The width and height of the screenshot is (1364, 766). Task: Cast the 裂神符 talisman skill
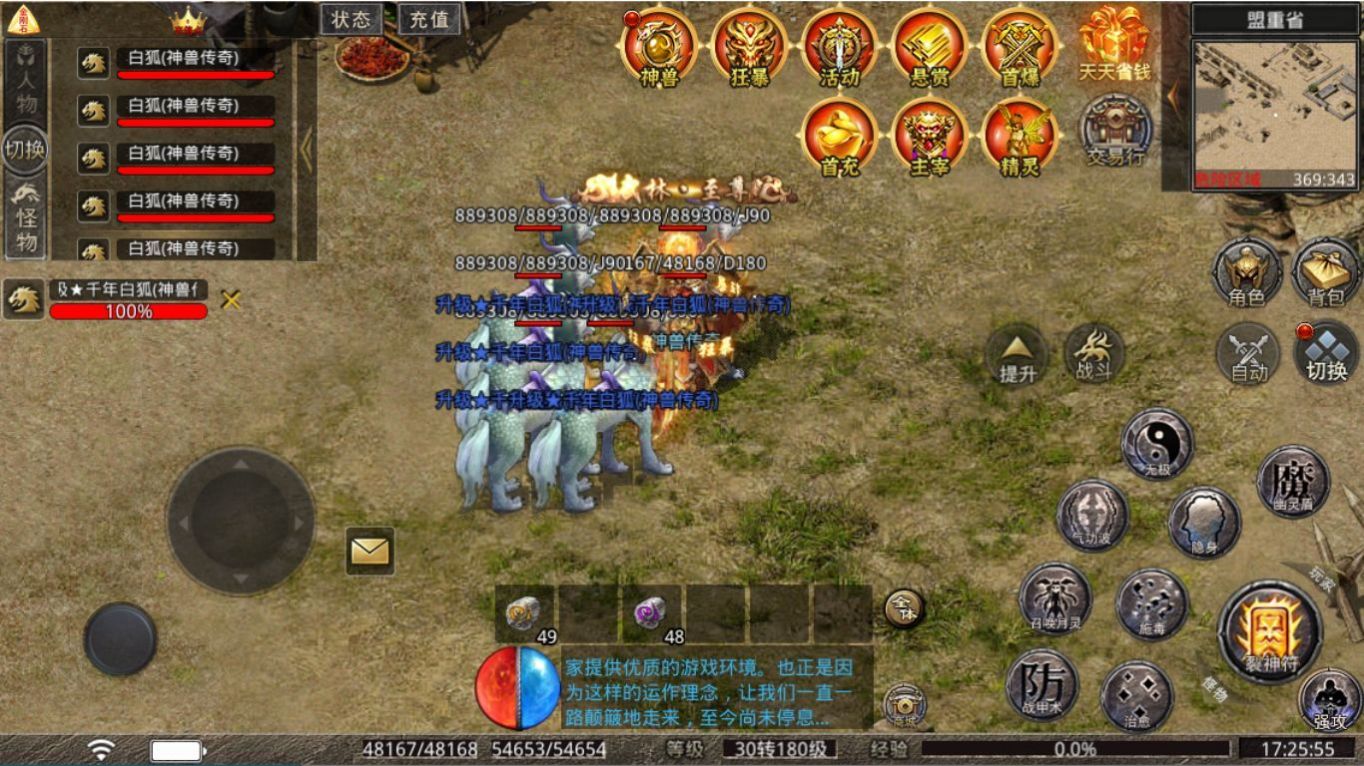[x=1270, y=632]
